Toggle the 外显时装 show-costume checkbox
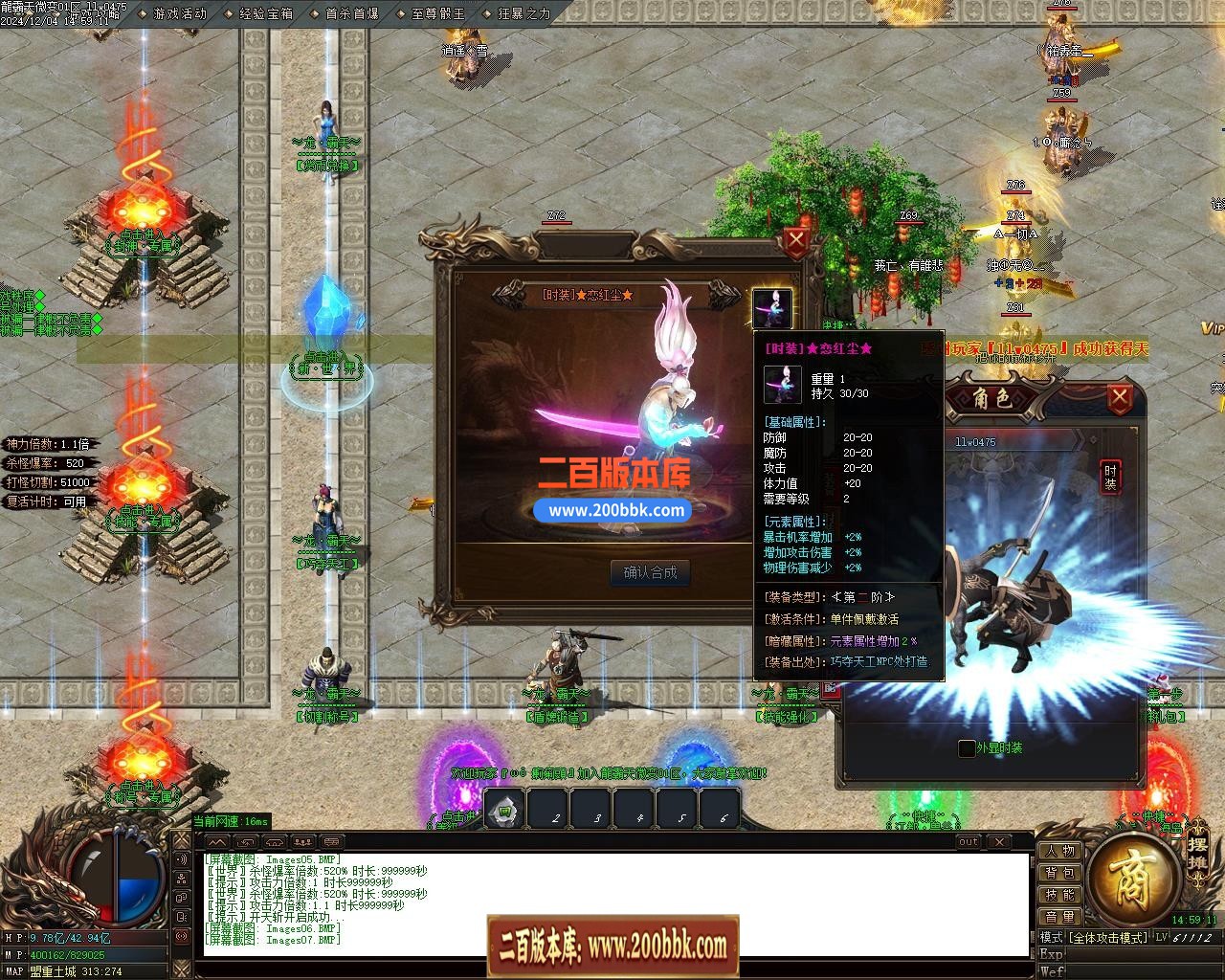Viewport: 1225px width, 980px height. pyautogui.click(x=968, y=748)
